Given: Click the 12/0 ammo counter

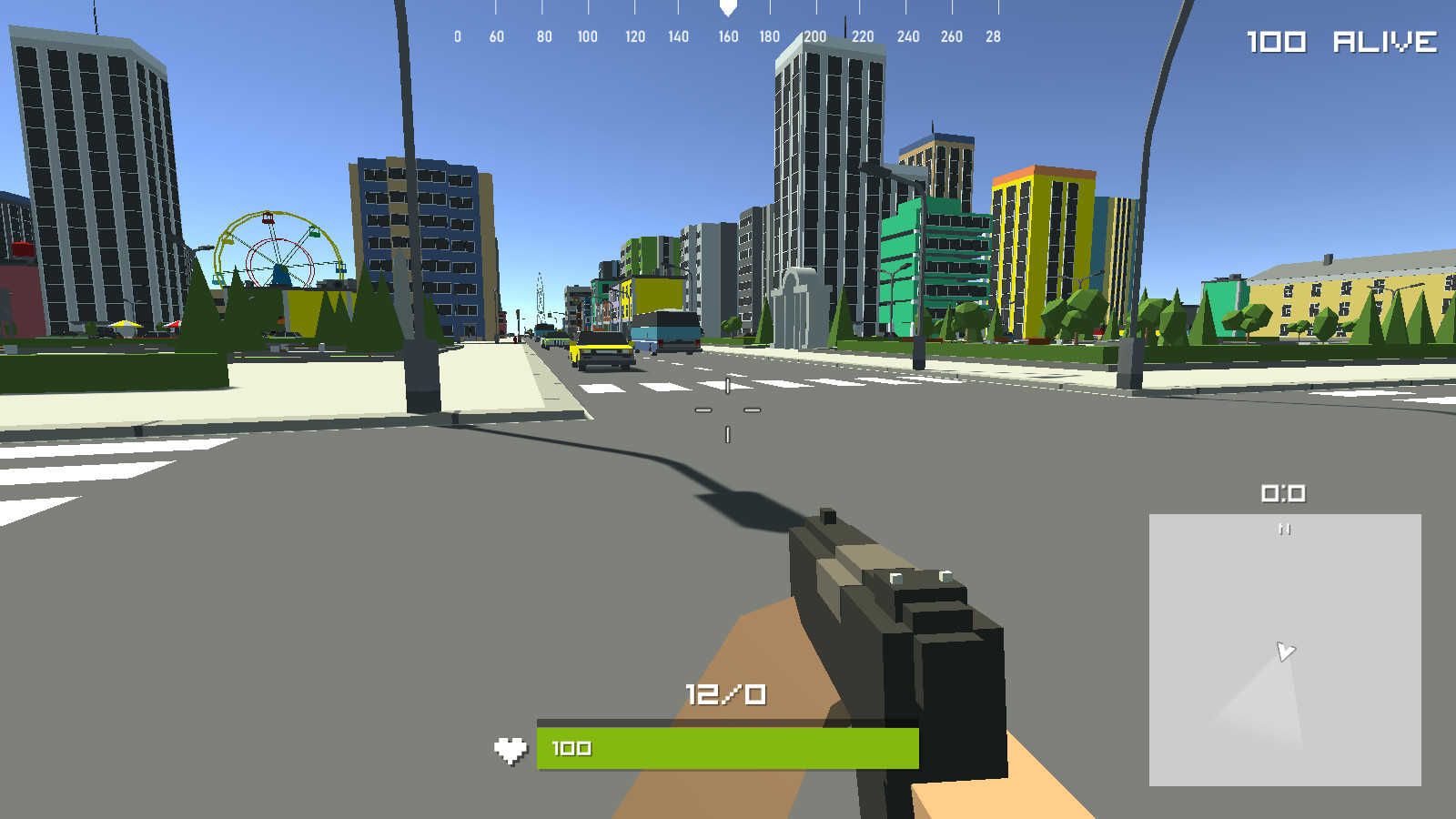Looking at the screenshot, I should point(723,693).
